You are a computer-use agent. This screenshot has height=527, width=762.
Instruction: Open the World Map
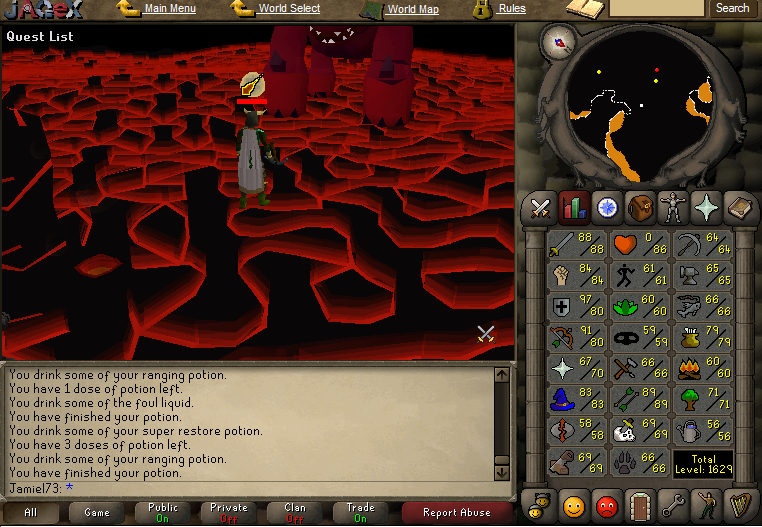(412, 9)
